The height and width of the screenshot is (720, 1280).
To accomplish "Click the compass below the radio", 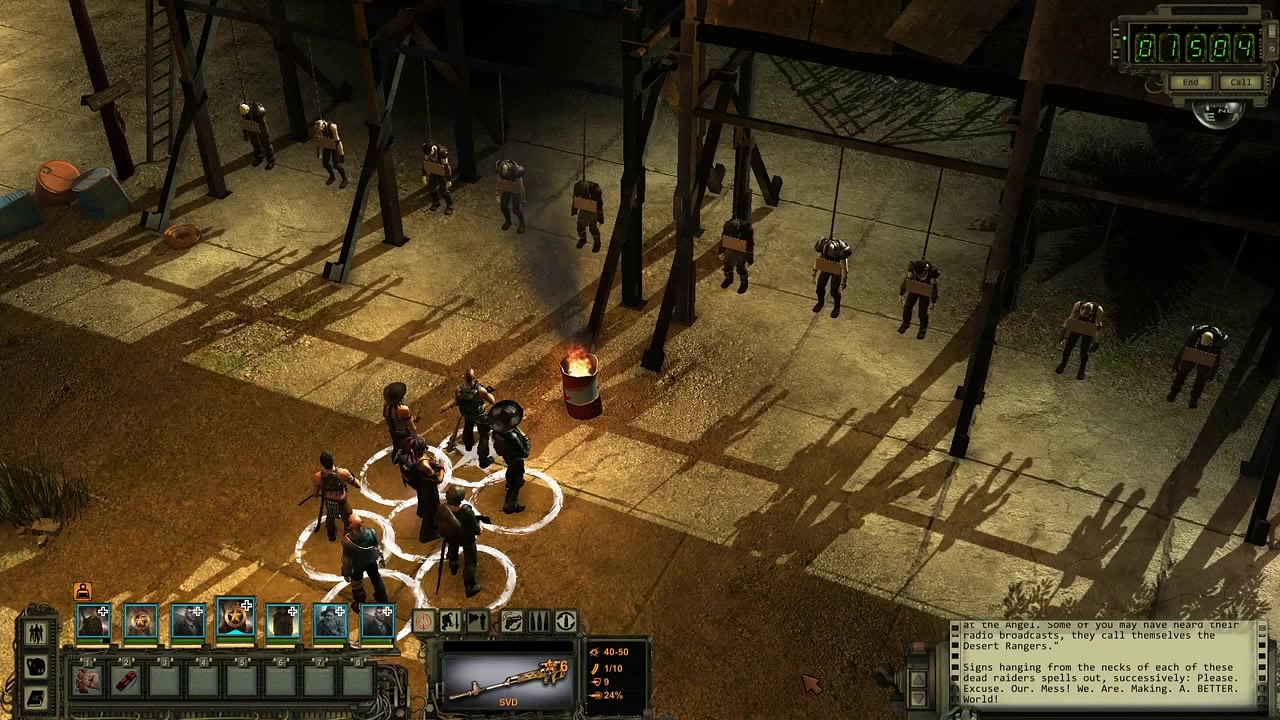I will tap(1217, 113).
